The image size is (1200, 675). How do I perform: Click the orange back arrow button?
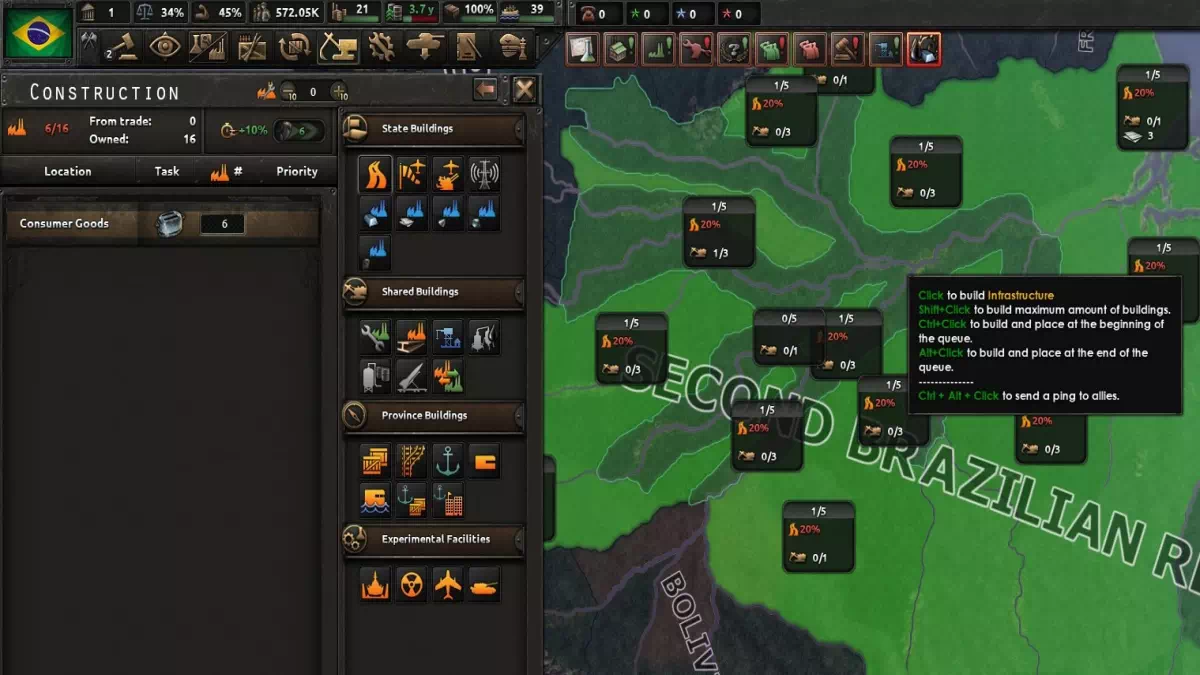486,90
